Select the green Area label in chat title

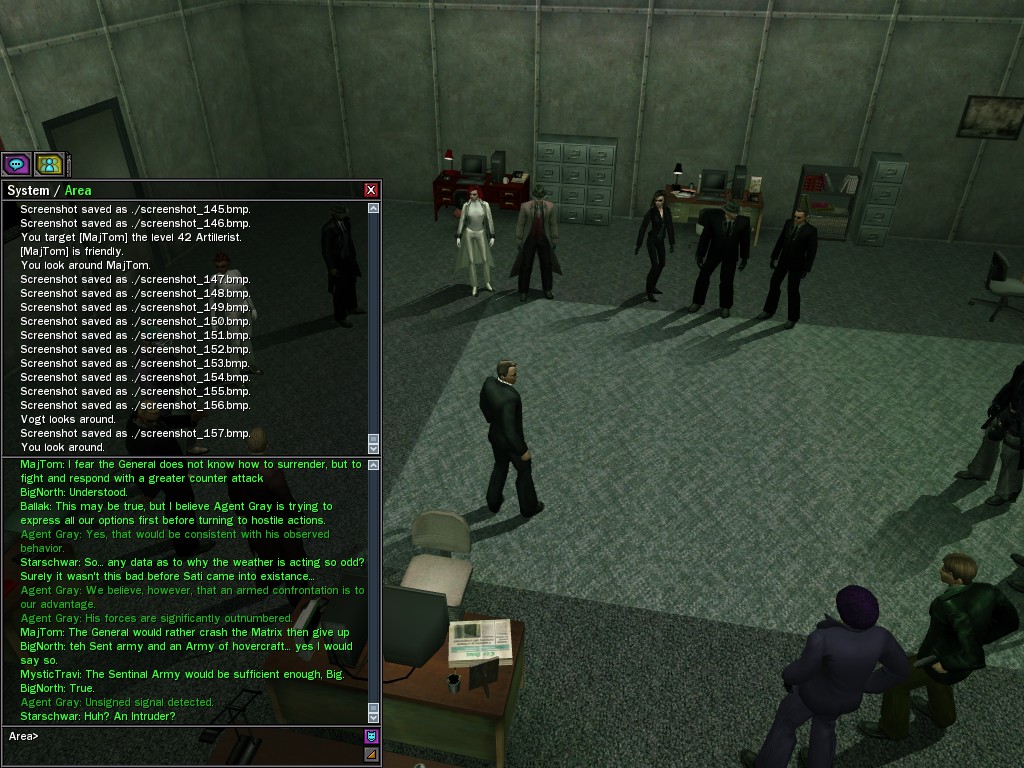point(78,190)
